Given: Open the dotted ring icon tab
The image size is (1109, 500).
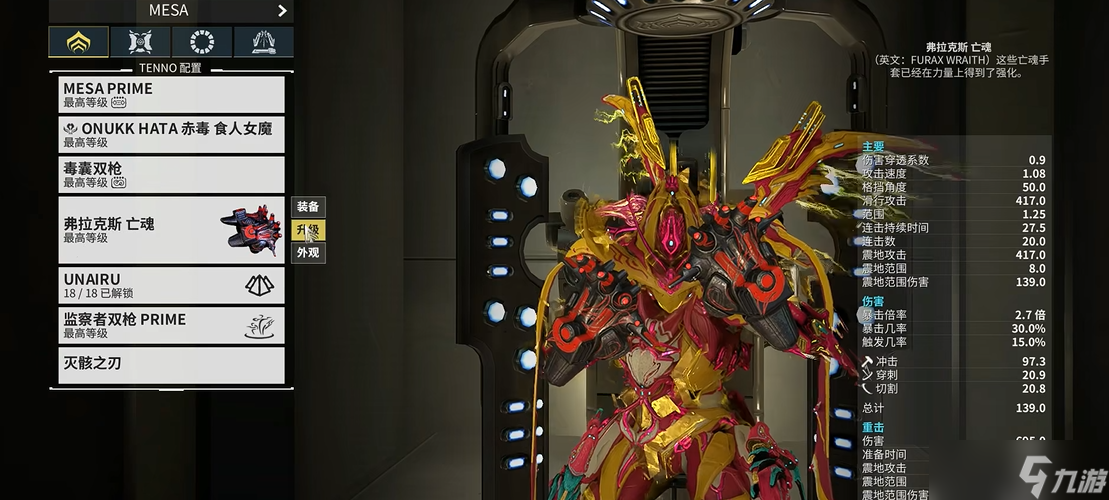Looking at the screenshot, I should click(x=202, y=42).
